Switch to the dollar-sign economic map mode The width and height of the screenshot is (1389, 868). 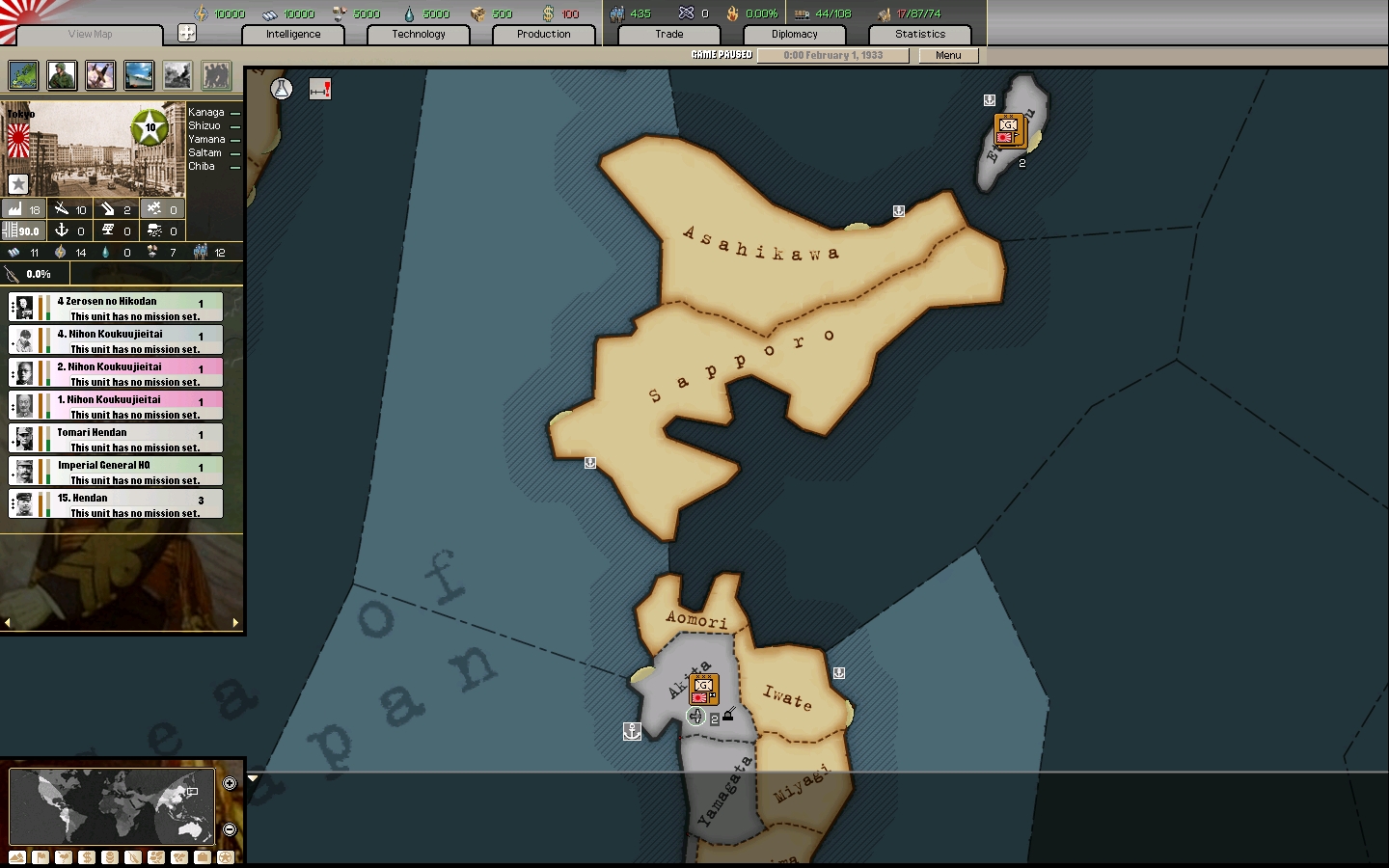coord(87,857)
